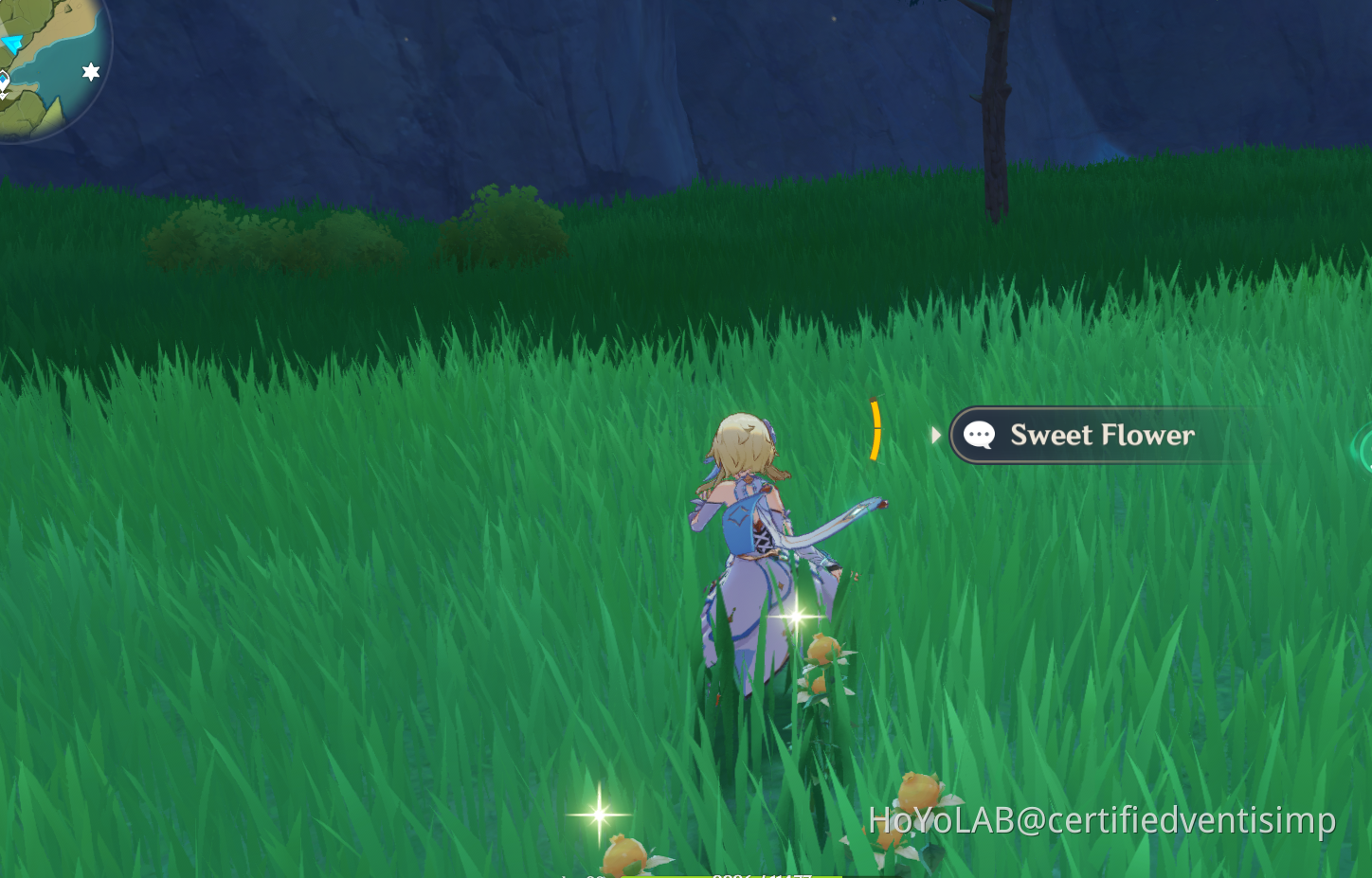Click the star icon on the minimap

pos(90,71)
